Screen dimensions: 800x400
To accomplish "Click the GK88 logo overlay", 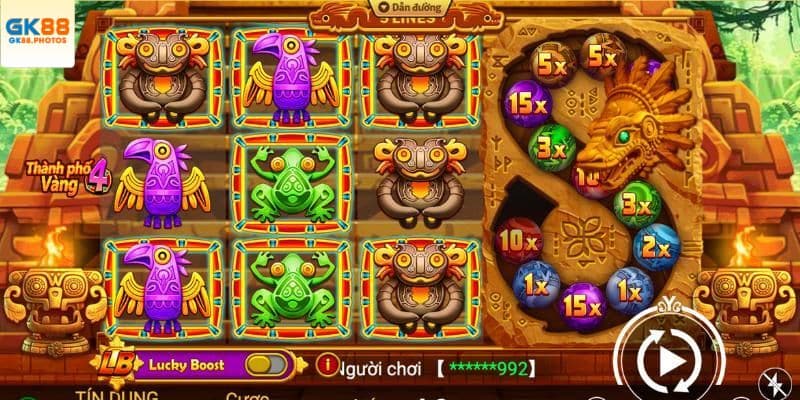I will 36,31.
